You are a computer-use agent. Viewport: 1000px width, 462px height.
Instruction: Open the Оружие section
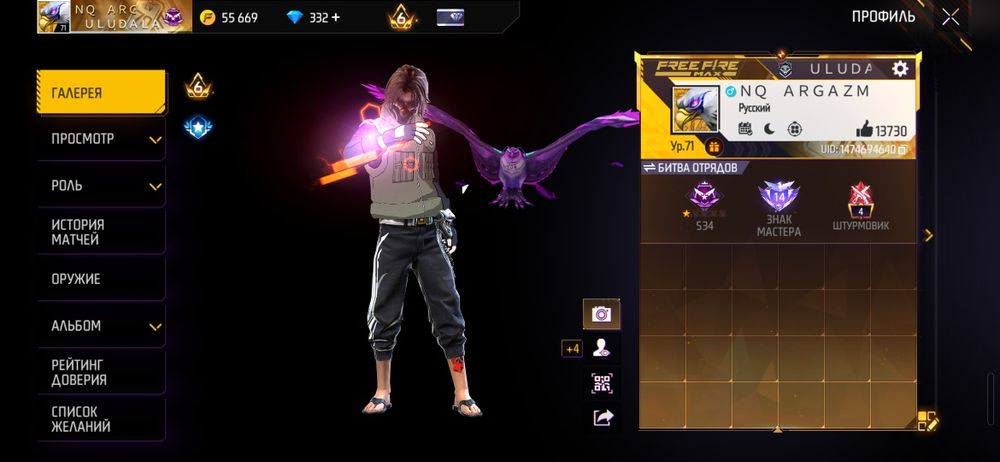coord(101,279)
